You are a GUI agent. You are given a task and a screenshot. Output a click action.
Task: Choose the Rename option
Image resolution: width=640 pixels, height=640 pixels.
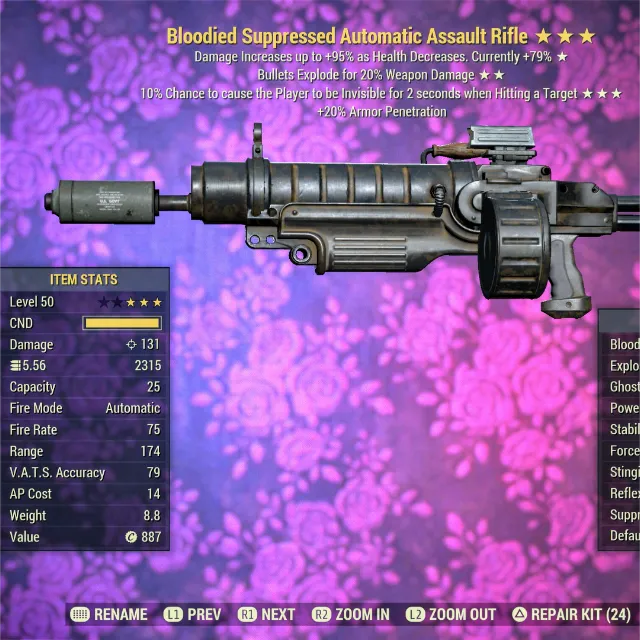(110, 615)
